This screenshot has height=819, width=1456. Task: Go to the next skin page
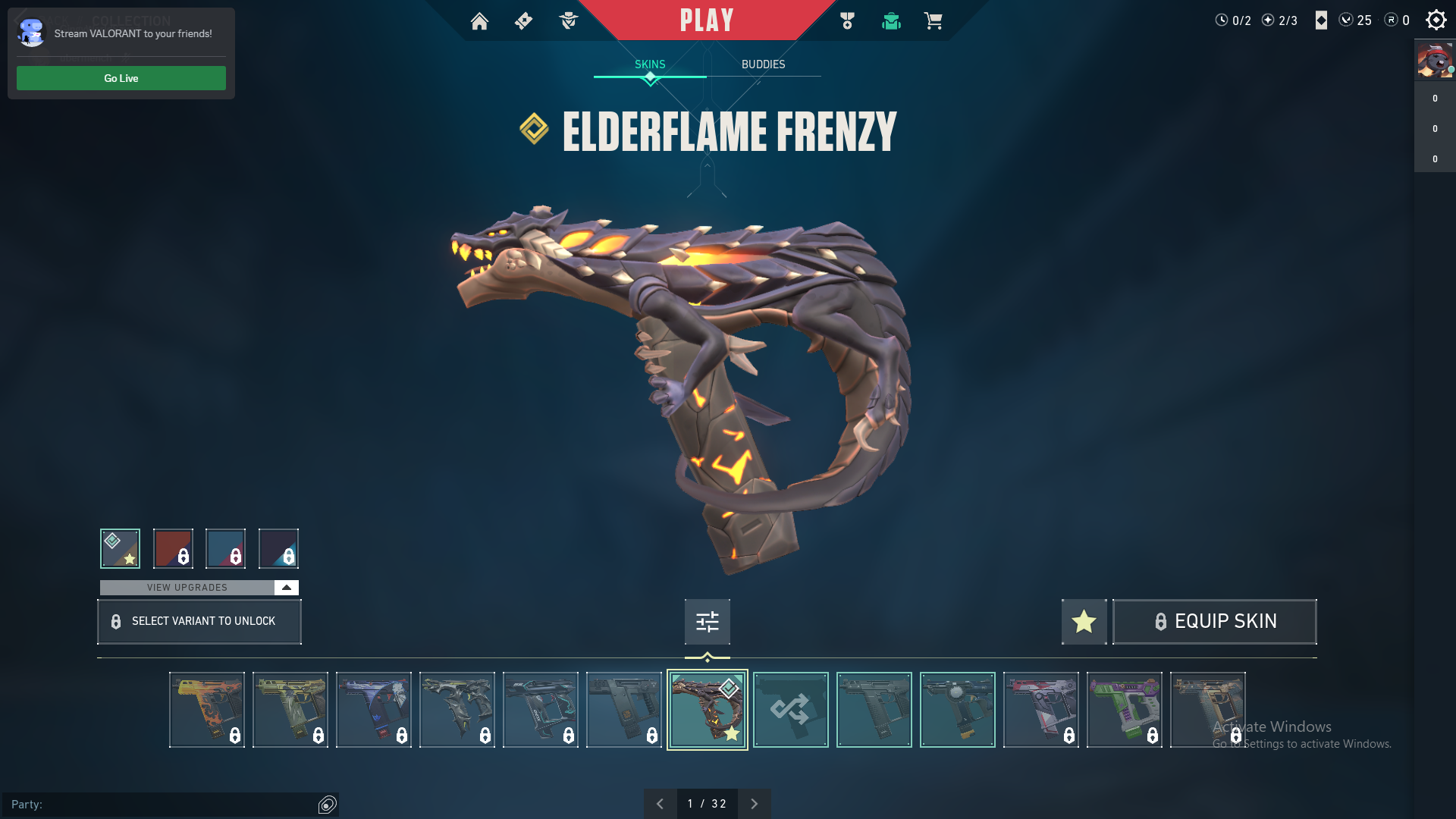(754, 804)
